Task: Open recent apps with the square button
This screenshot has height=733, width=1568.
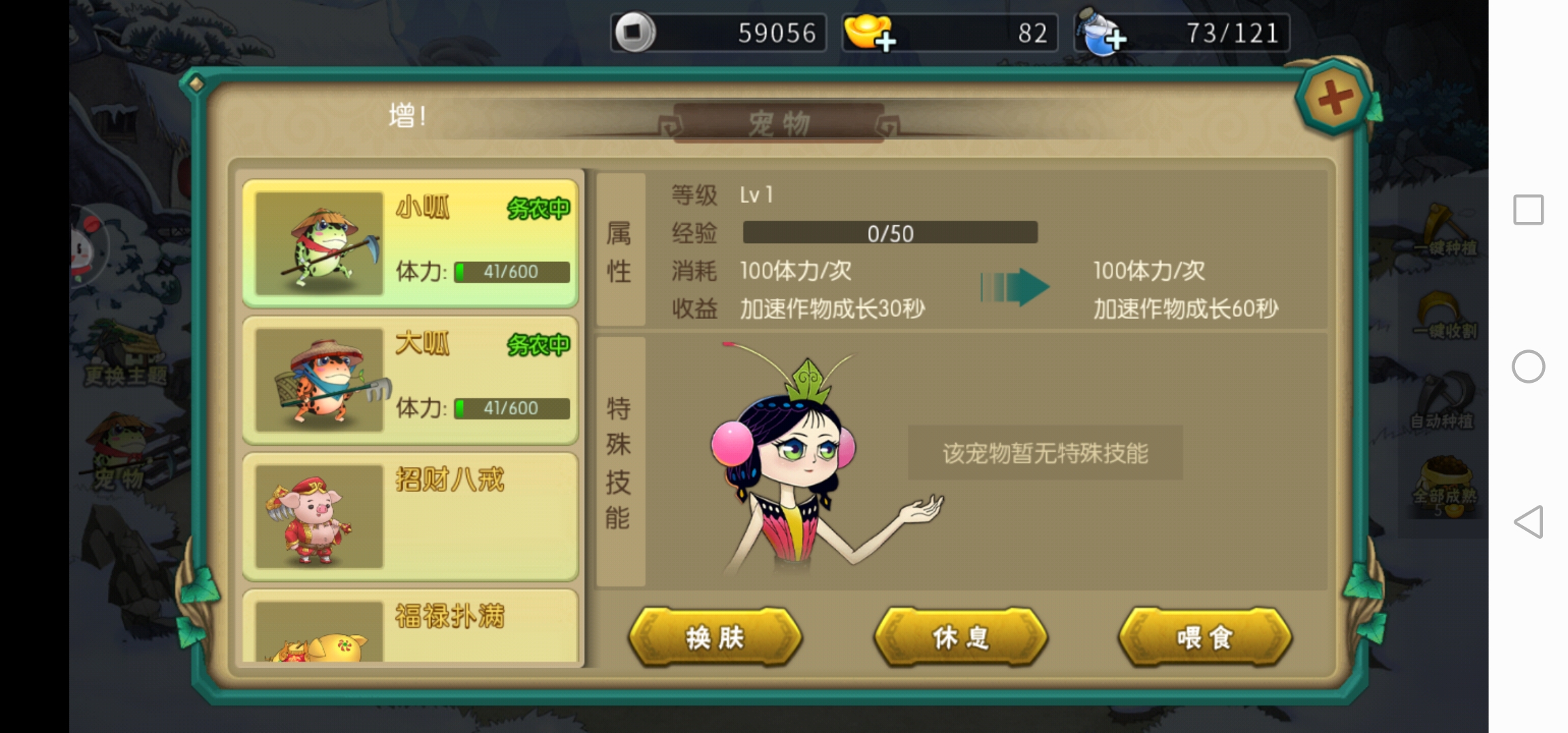Action: point(1528,210)
